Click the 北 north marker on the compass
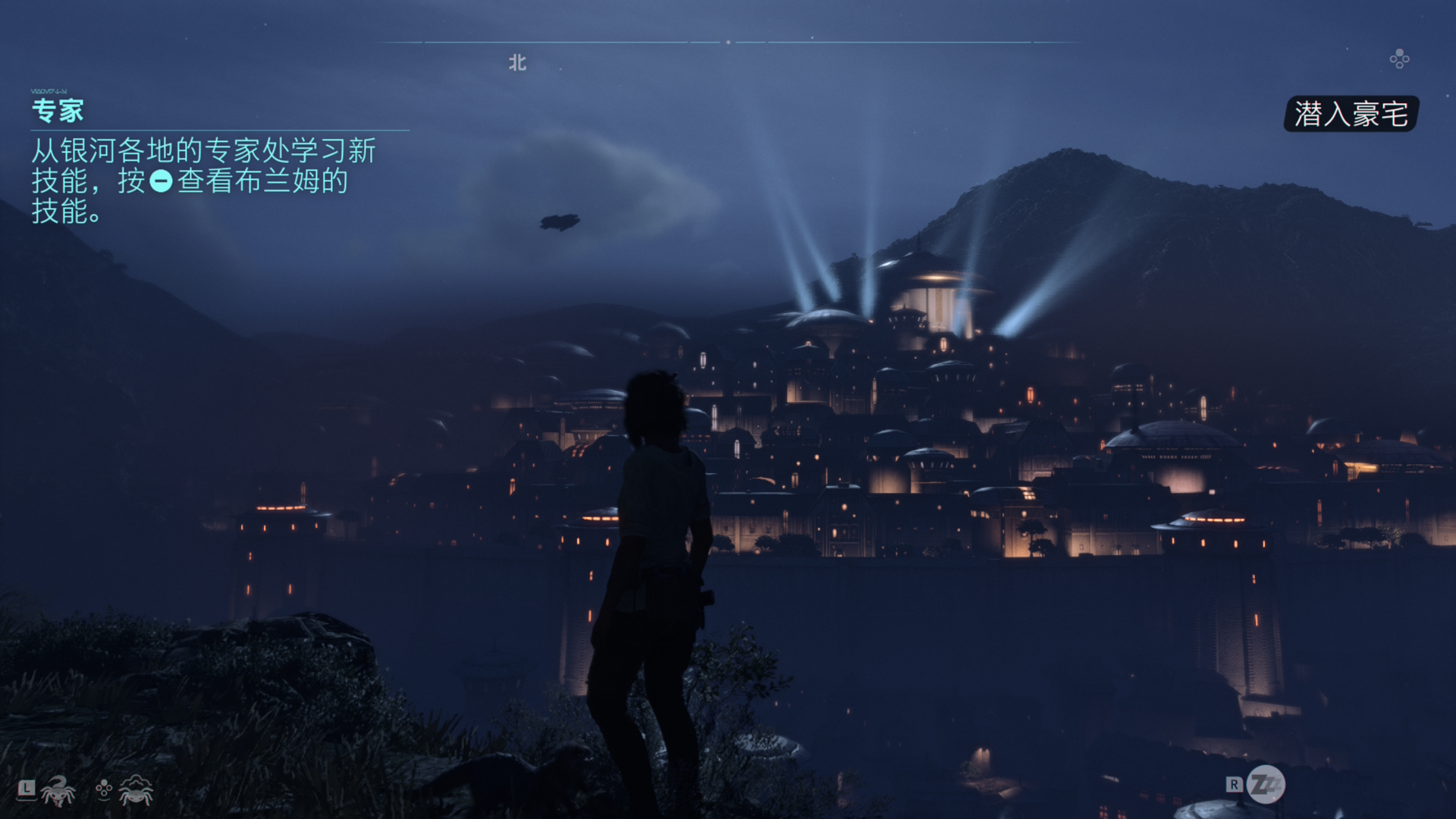This screenshot has height=819, width=1456. pyautogui.click(x=517, y=63)
